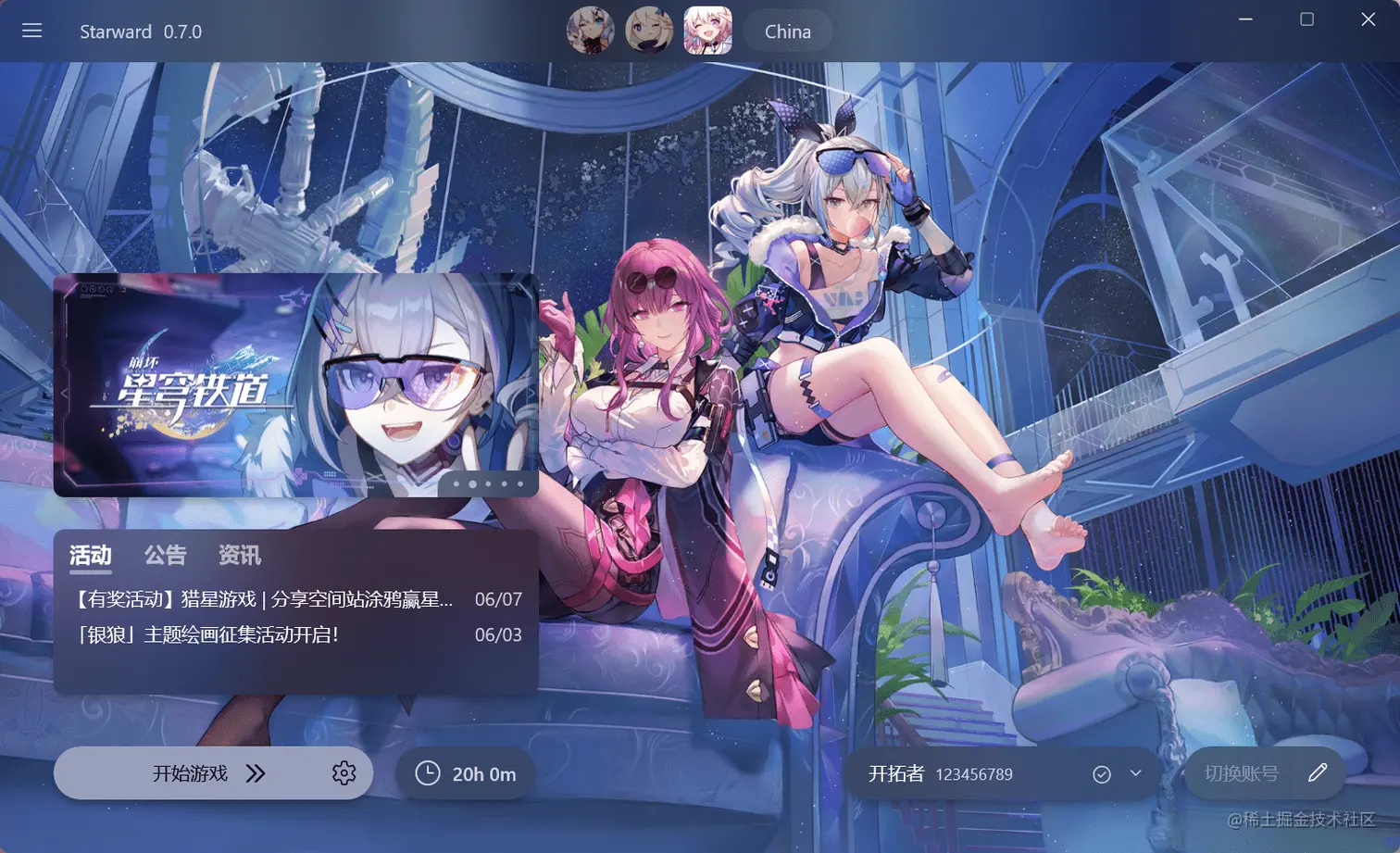Click the account checkmark icon
The image size is (1400, 853).
1101,774
